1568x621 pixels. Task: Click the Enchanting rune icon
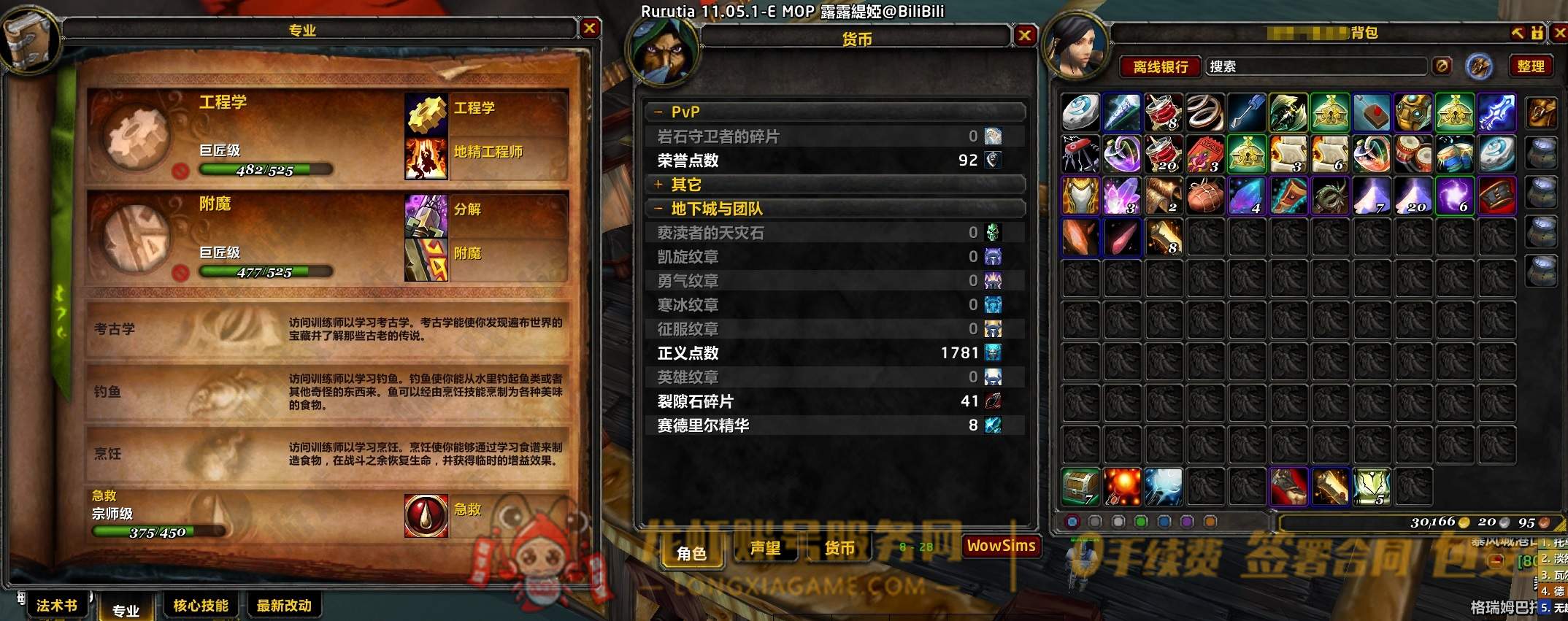tap(426, 253)
